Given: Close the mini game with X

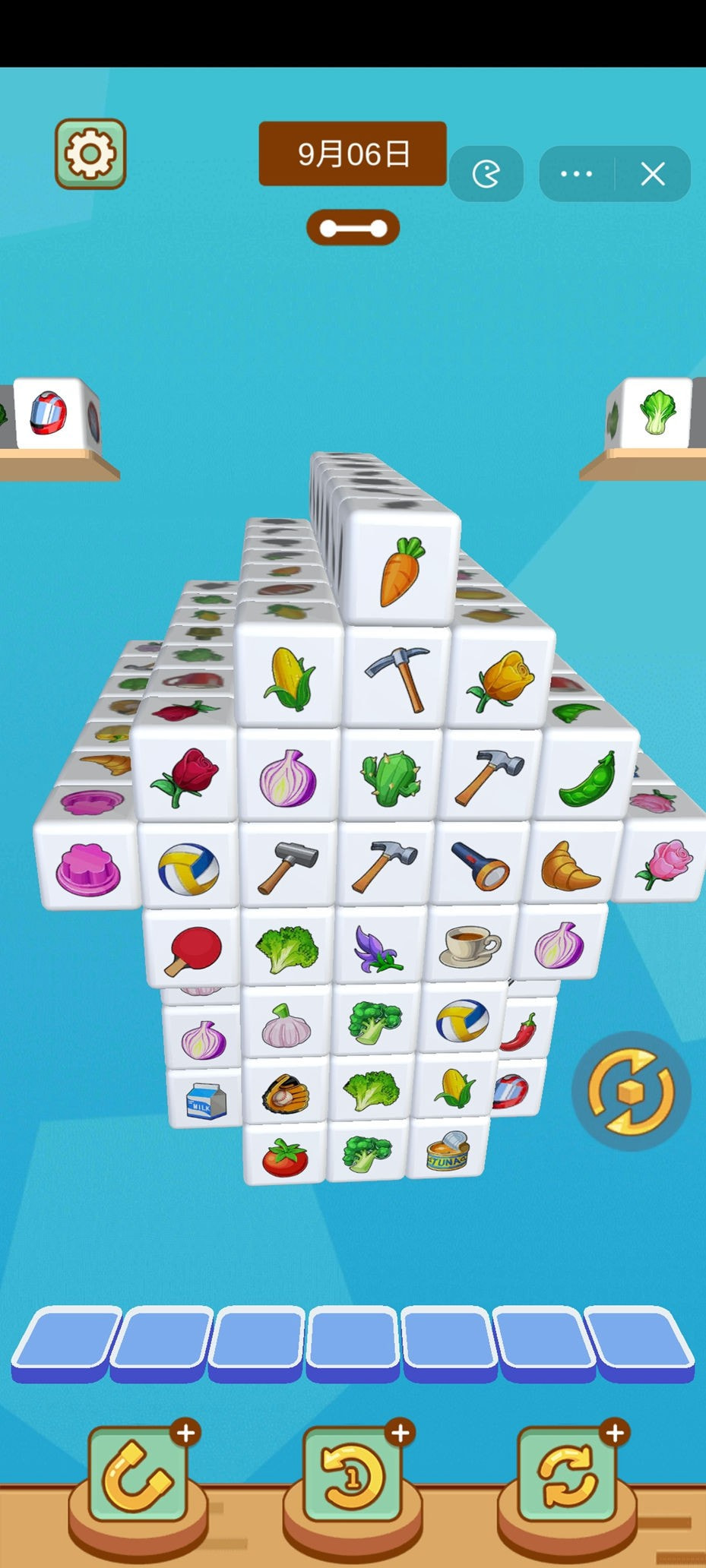Looking at the screenshot, I should [x=653, y=174].
